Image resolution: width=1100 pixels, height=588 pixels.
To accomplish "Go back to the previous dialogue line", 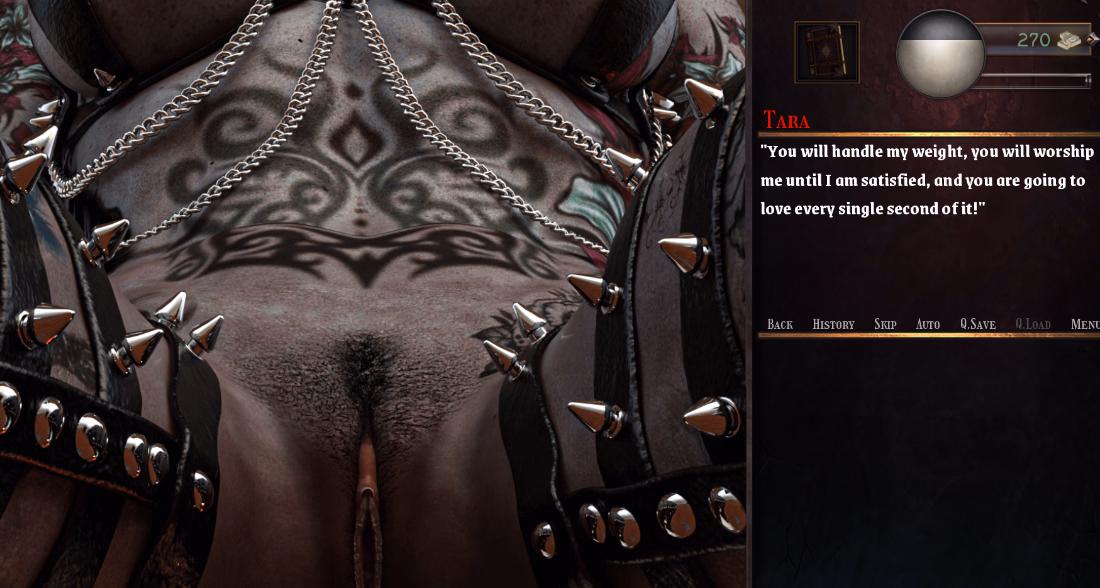I will [780, 324].
